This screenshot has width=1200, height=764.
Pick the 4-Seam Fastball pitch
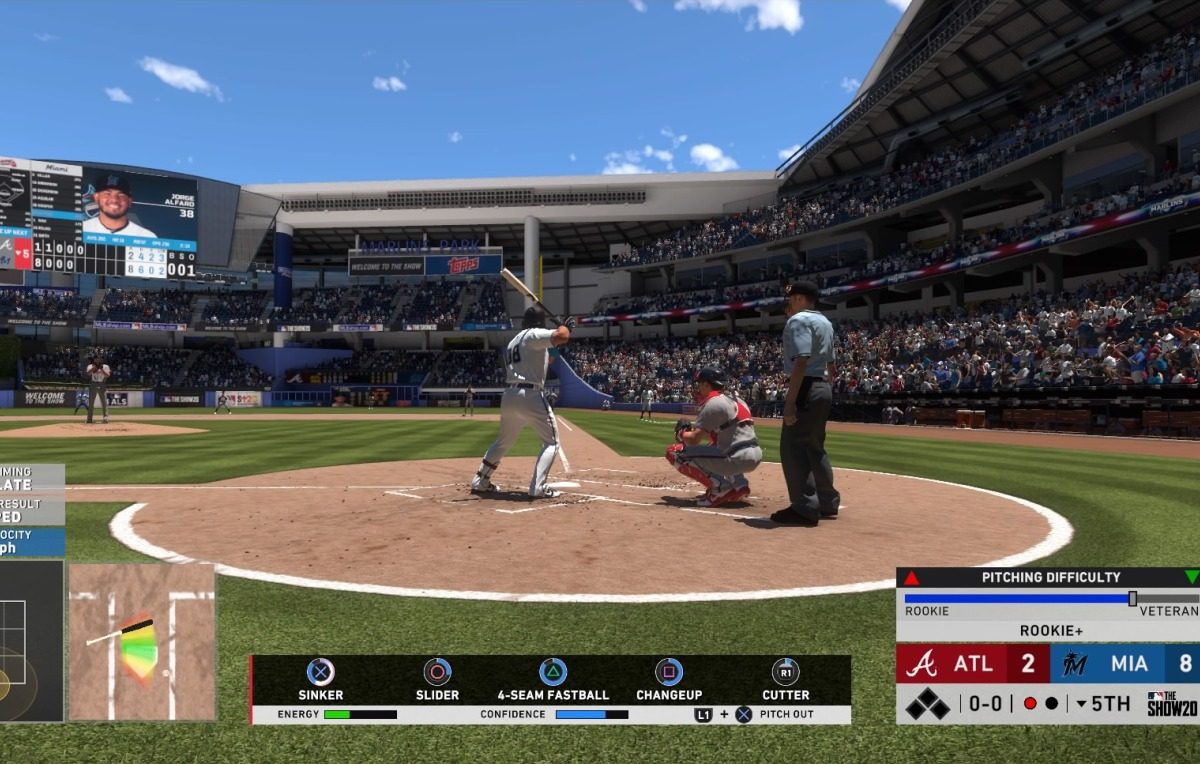[x=553, y=673]
